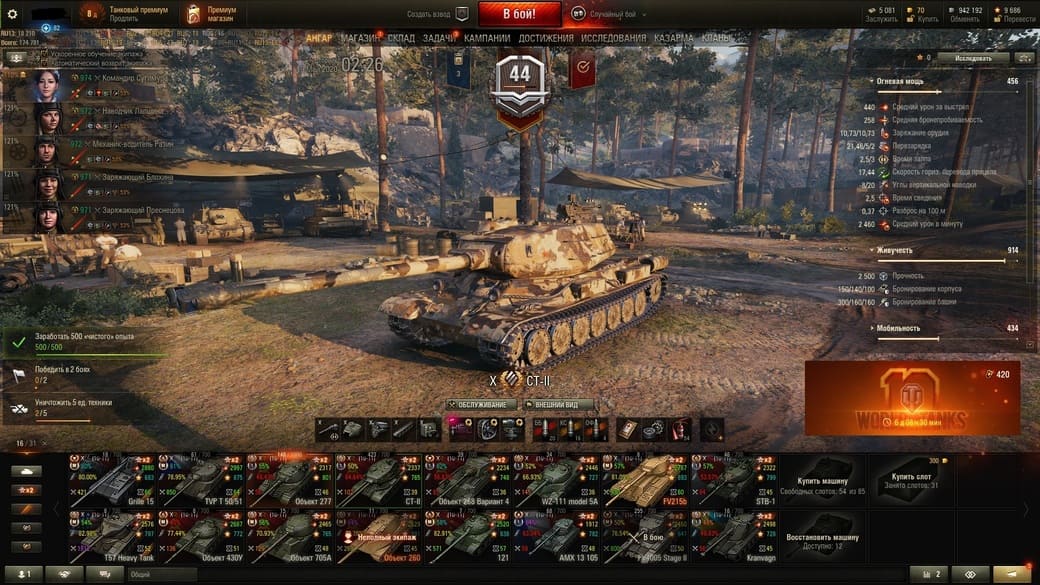Screen dimensions: 1040x585
Task: Open the settings gear menu
Action: pyautogui.click(x=12, y=14)
